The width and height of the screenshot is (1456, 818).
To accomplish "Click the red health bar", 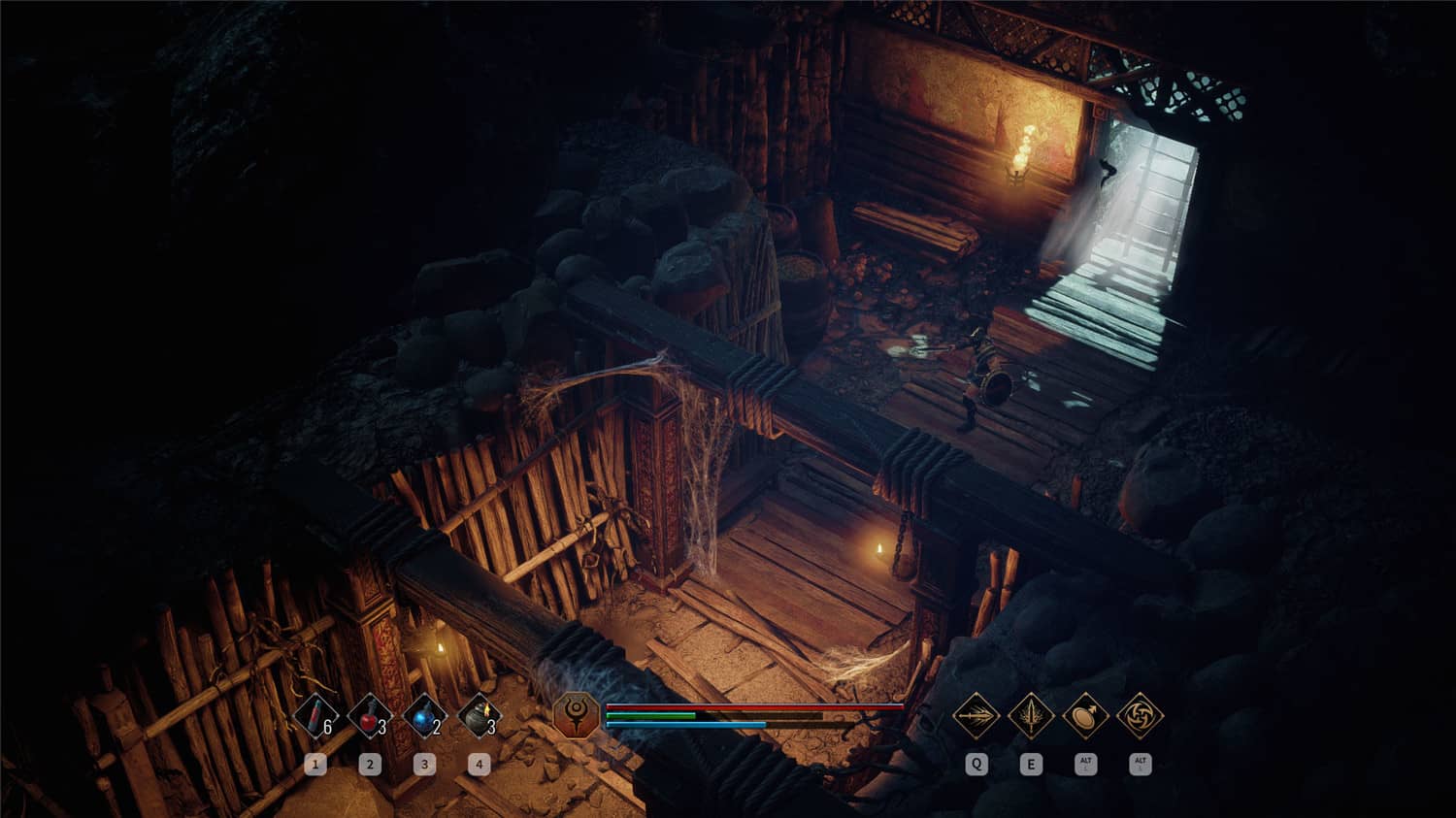I will (752, 708).
